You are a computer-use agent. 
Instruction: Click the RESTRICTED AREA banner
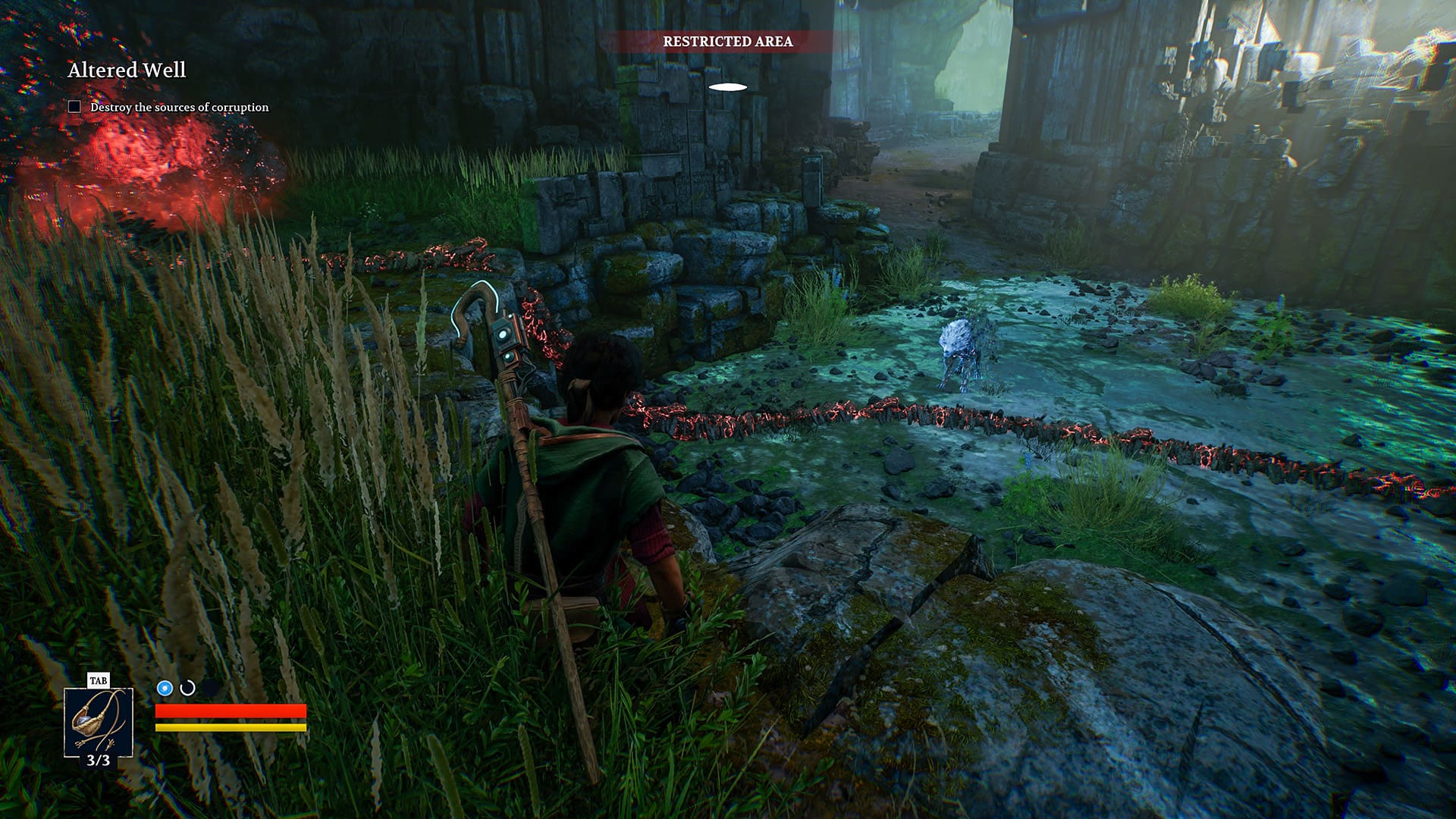728,42
